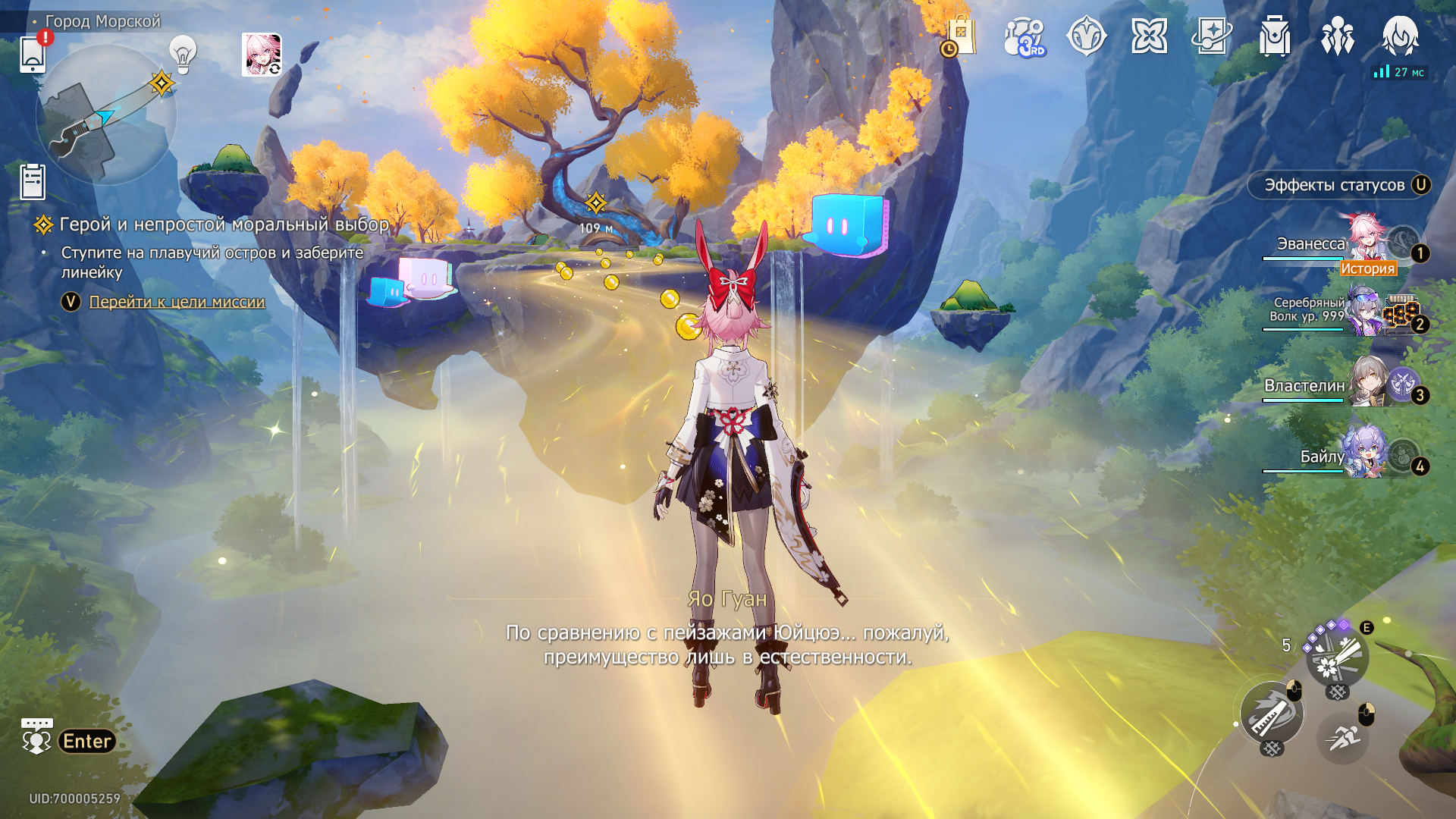Screen dimensions: 1456x819
Task: Open the team characters icon
Action: point(1337,36)
